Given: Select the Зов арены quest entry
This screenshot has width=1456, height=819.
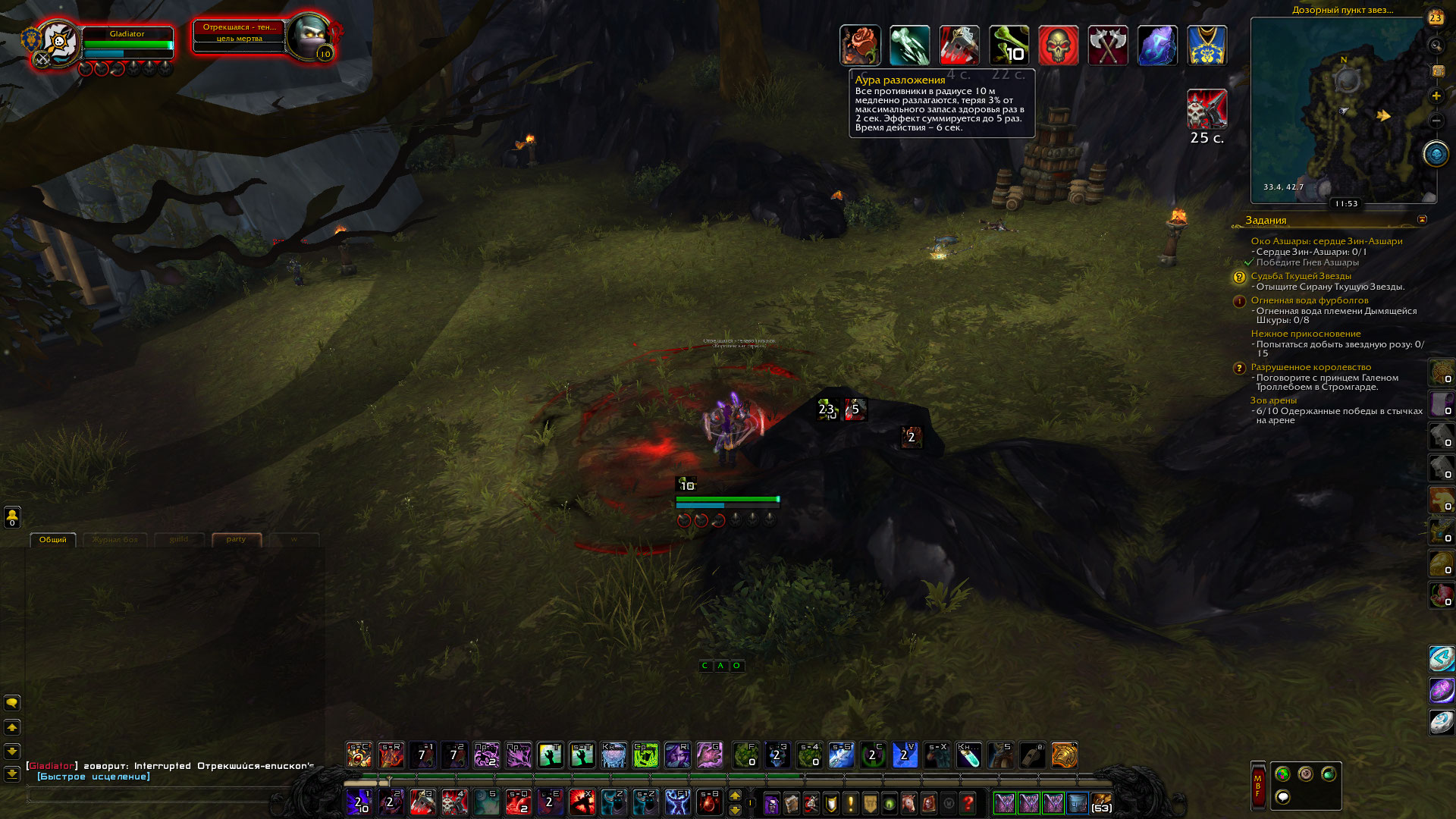Looking at the screenshot, I should (x=1273, y=400).
